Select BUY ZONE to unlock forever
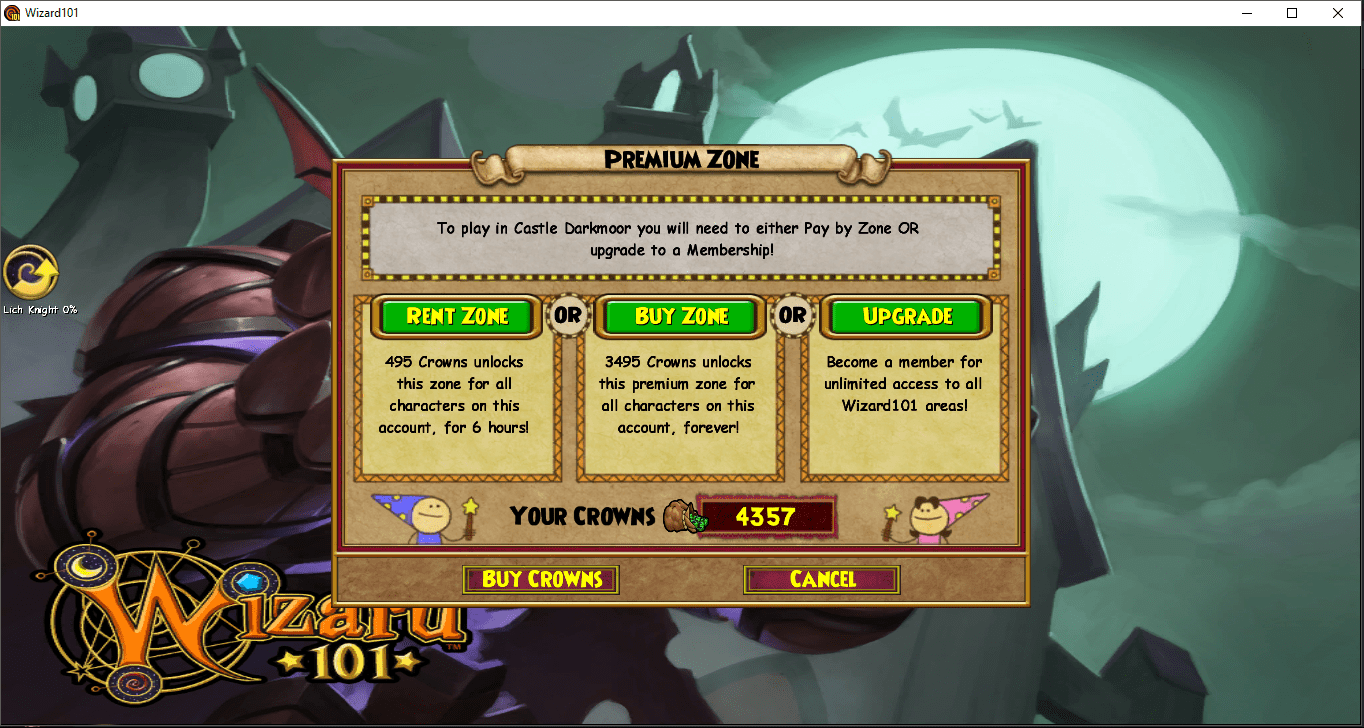This screenshot has height=728, width=1364. 681,317
